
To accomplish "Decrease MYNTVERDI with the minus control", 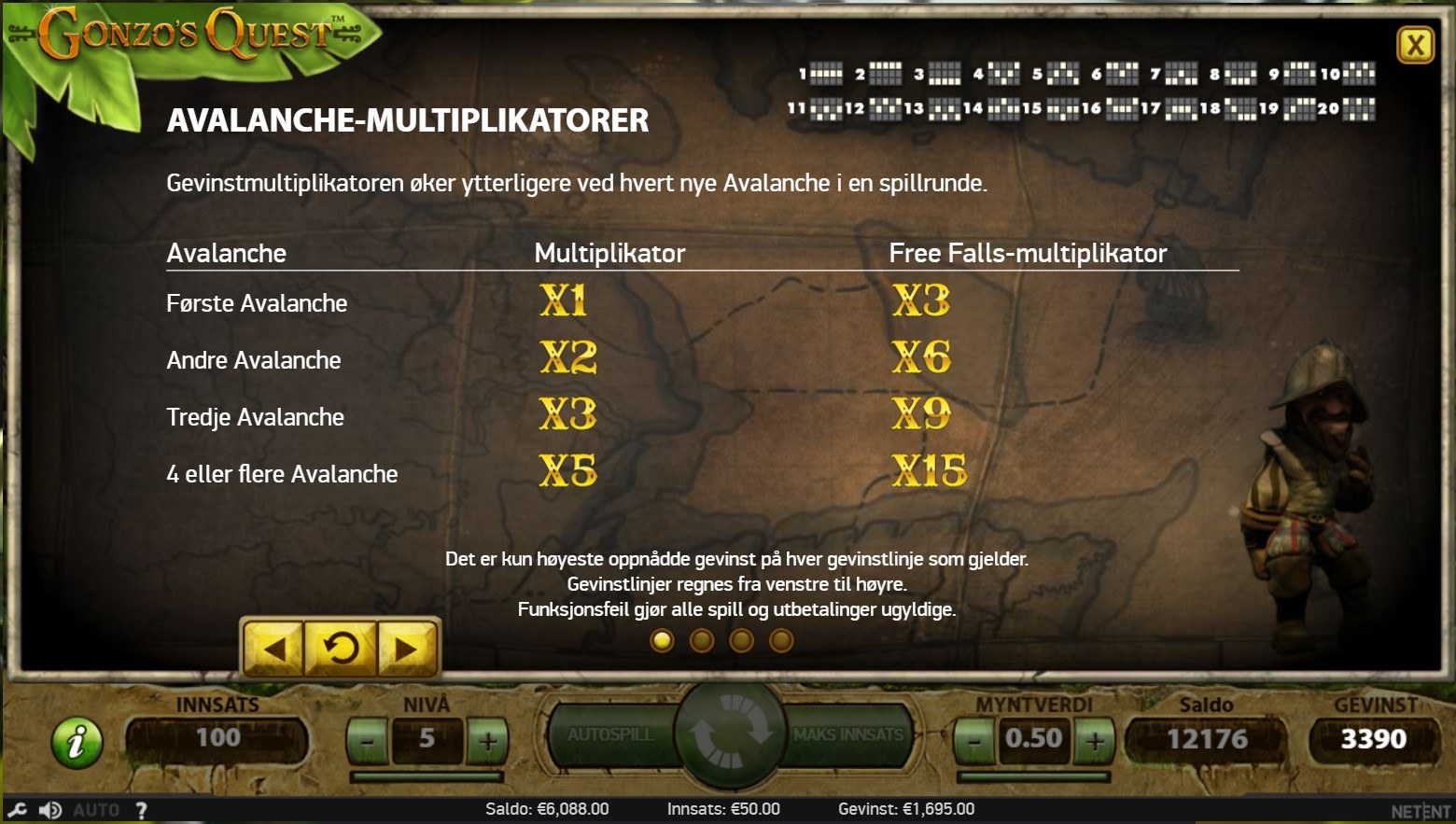I will (974, 741).
